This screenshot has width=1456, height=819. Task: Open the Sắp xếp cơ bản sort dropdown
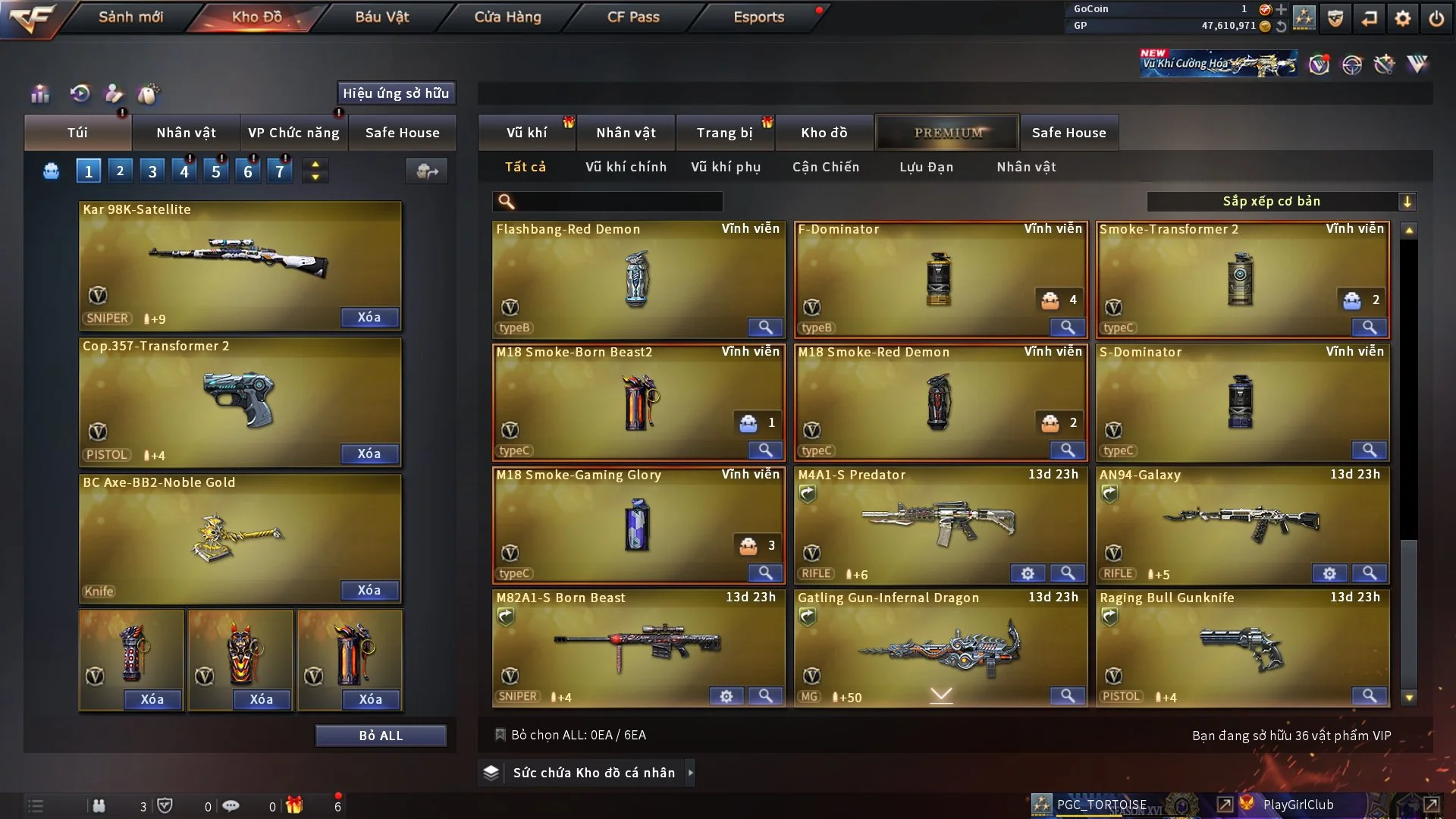pos(1281,201)
